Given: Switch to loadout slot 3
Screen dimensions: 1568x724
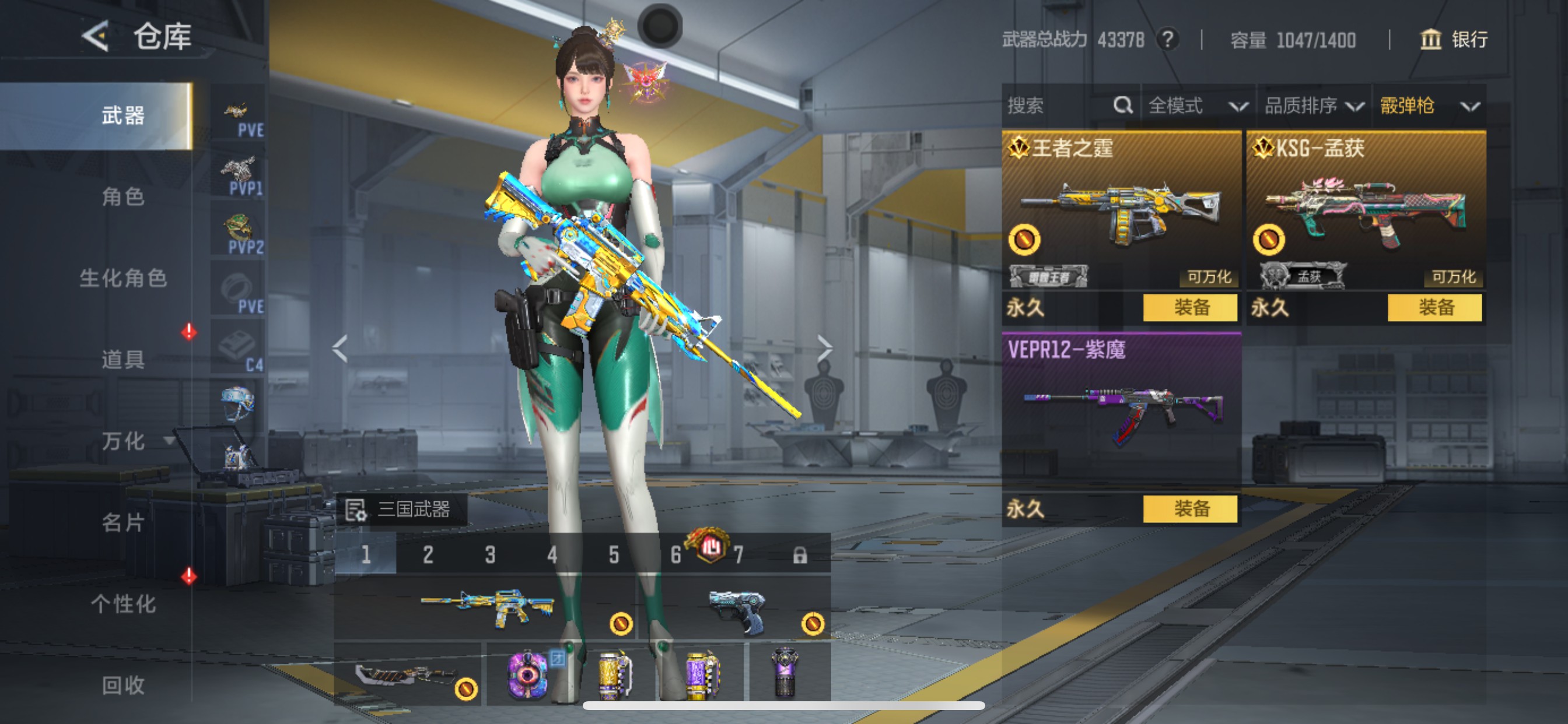Looking at the screenshot, I should (490, 554).
